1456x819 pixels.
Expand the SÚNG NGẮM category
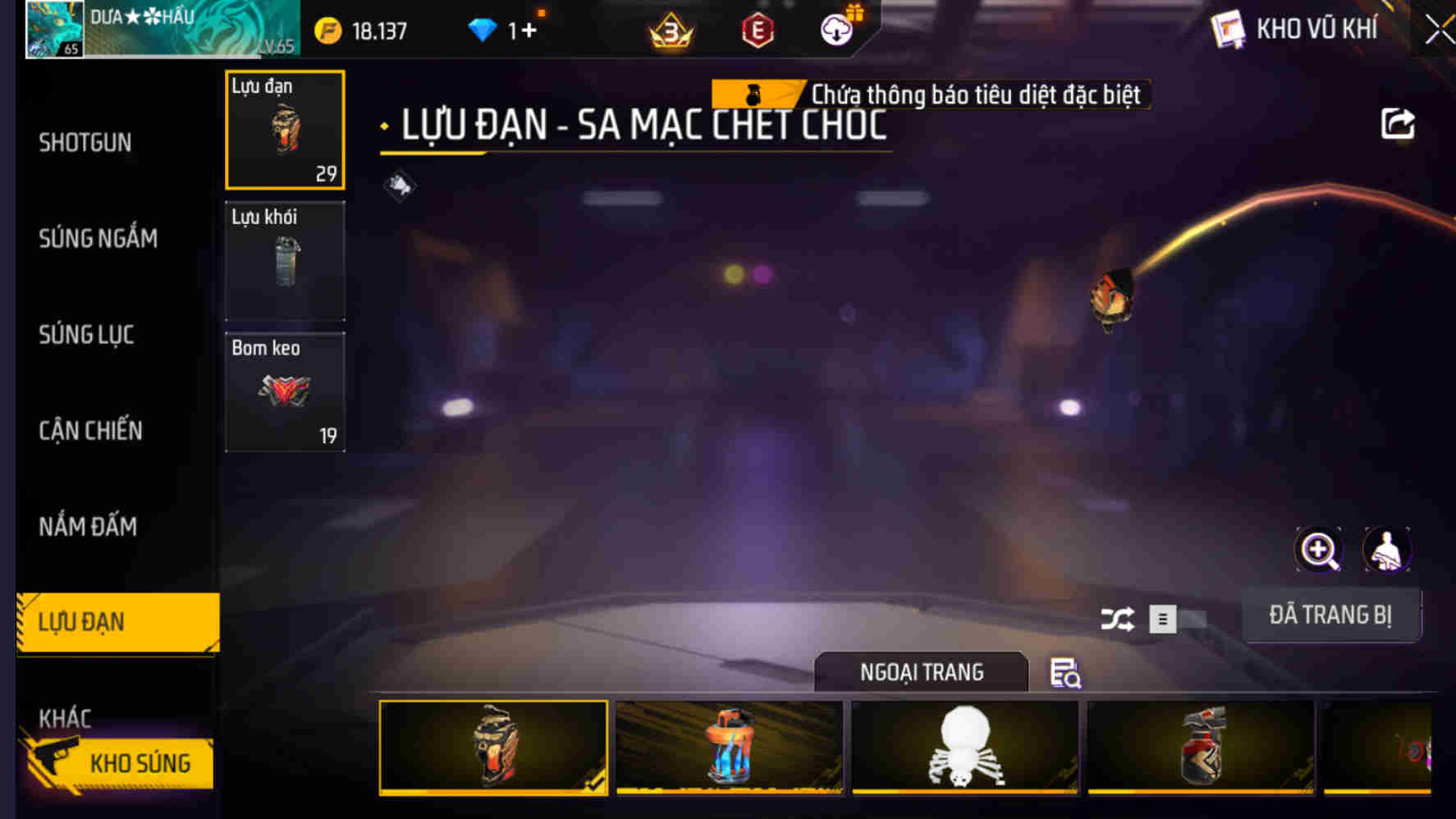click(98, 239)
